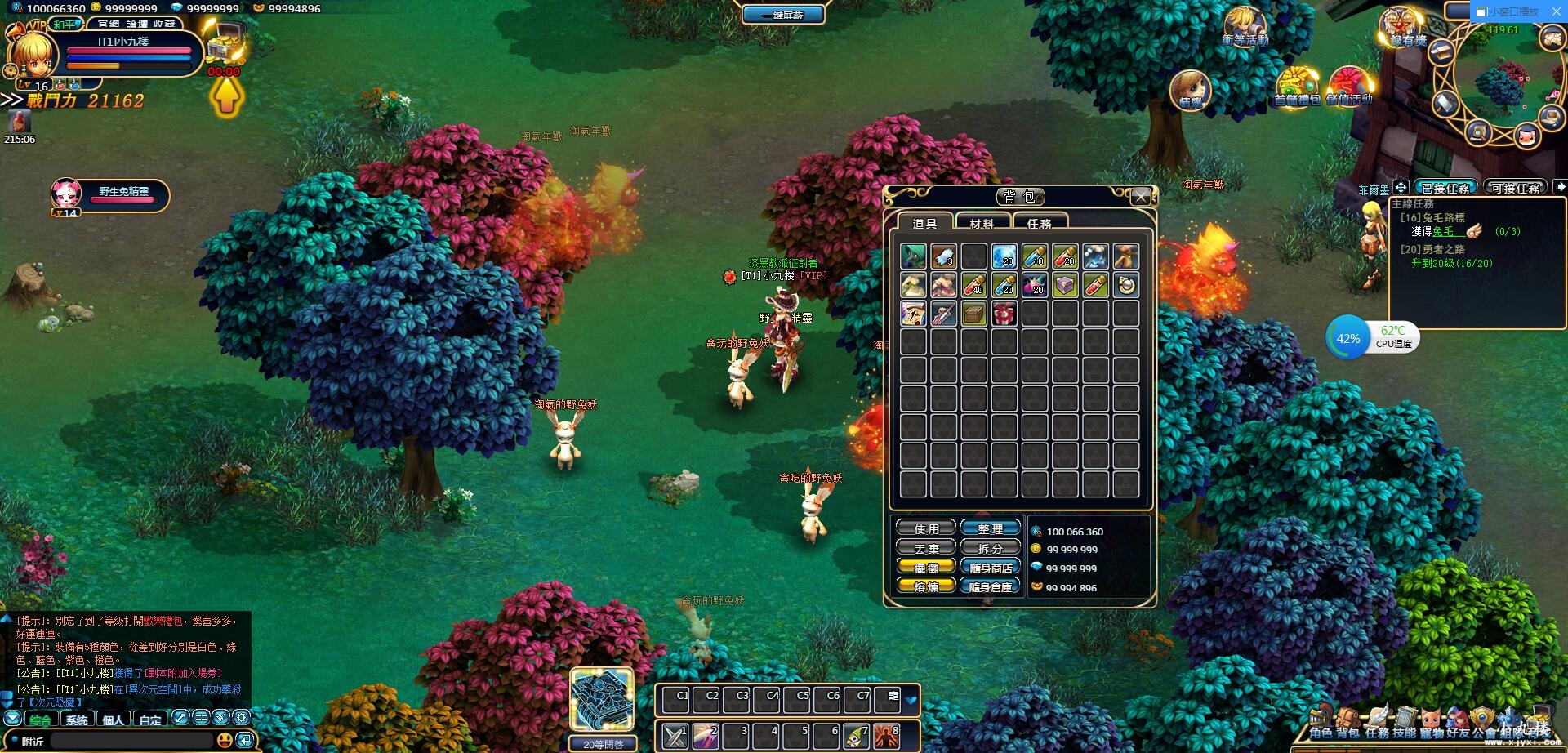Open the 寵物 (pet) panel icon

pos(1431,717)
